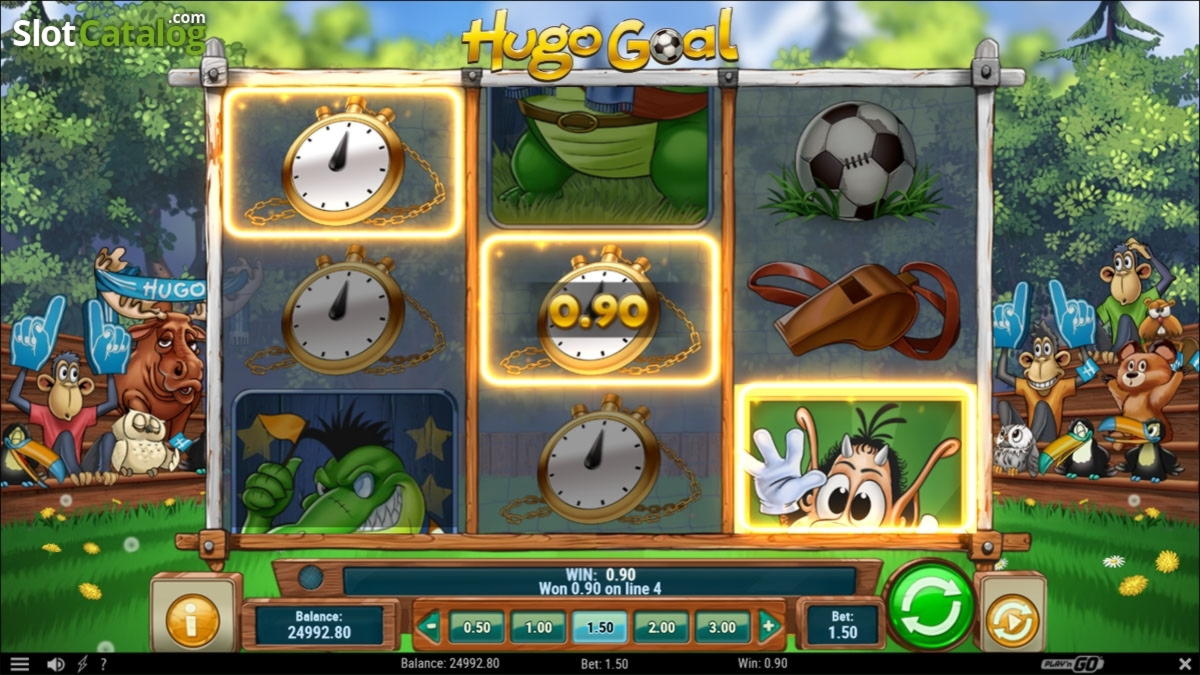Pick the 3.00 bet level
This screenshot has height=675, width=1200.
pos(722,627)
